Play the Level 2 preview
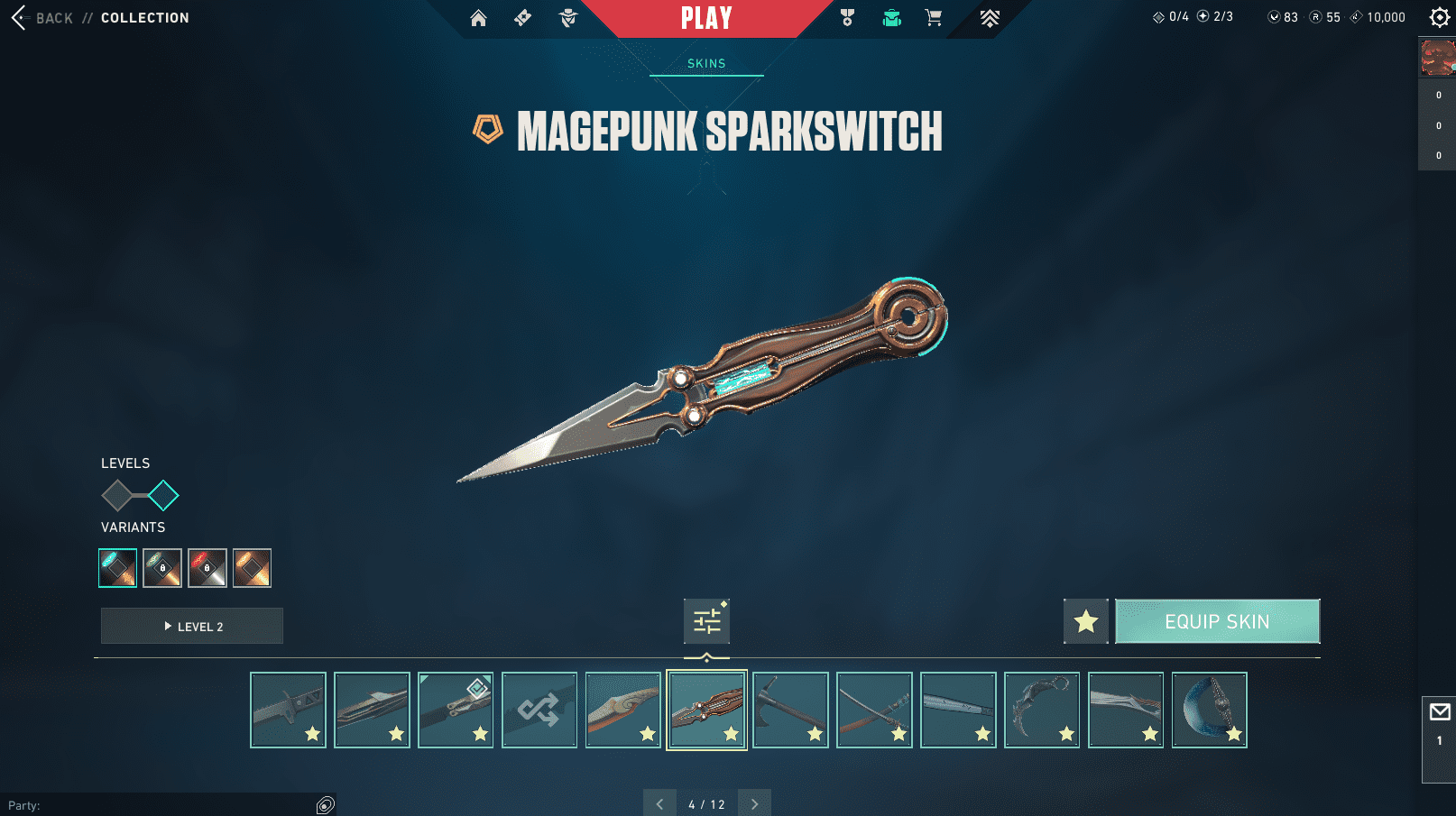Viewport: 1456px width, 816px height. [192, 626]
